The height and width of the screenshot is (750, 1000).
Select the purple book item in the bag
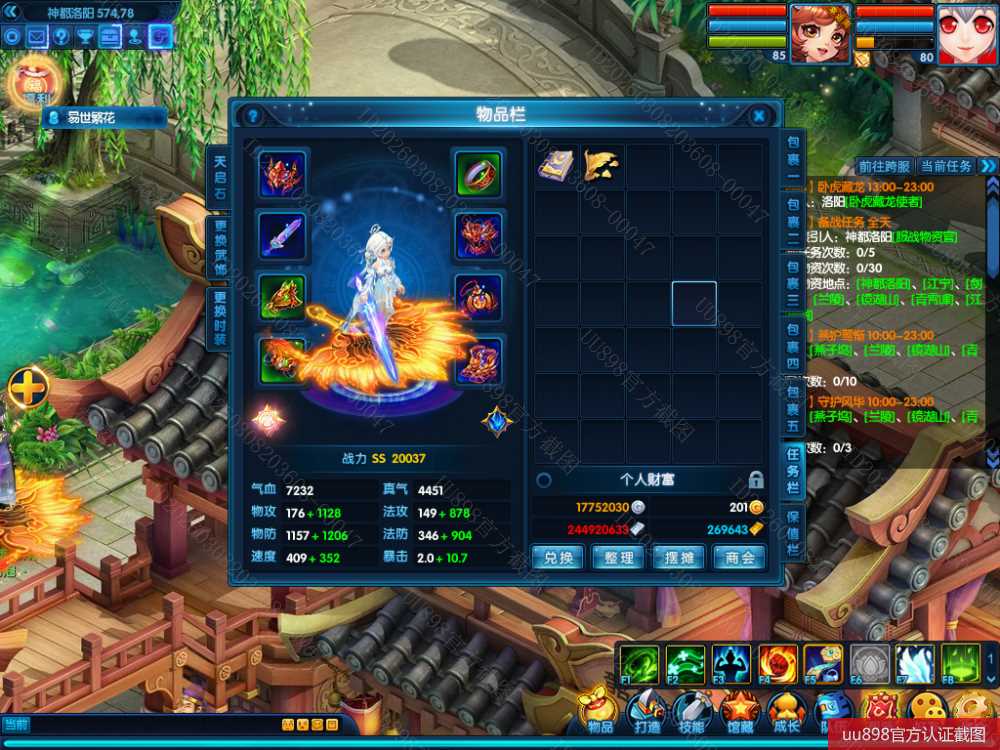tap(556, 166)
